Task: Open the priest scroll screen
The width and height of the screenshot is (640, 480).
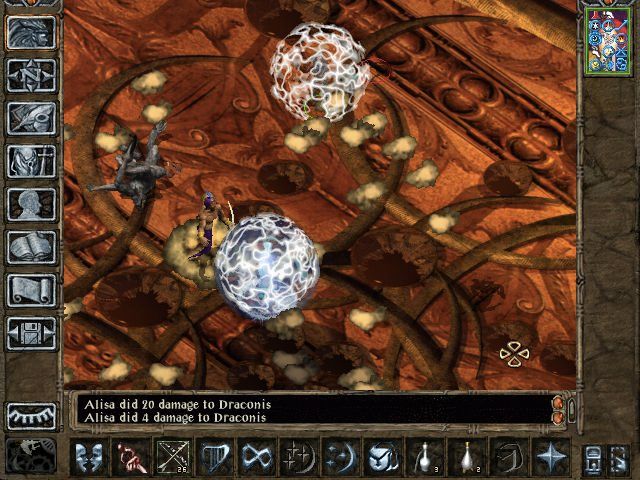Action: [32, 290]
